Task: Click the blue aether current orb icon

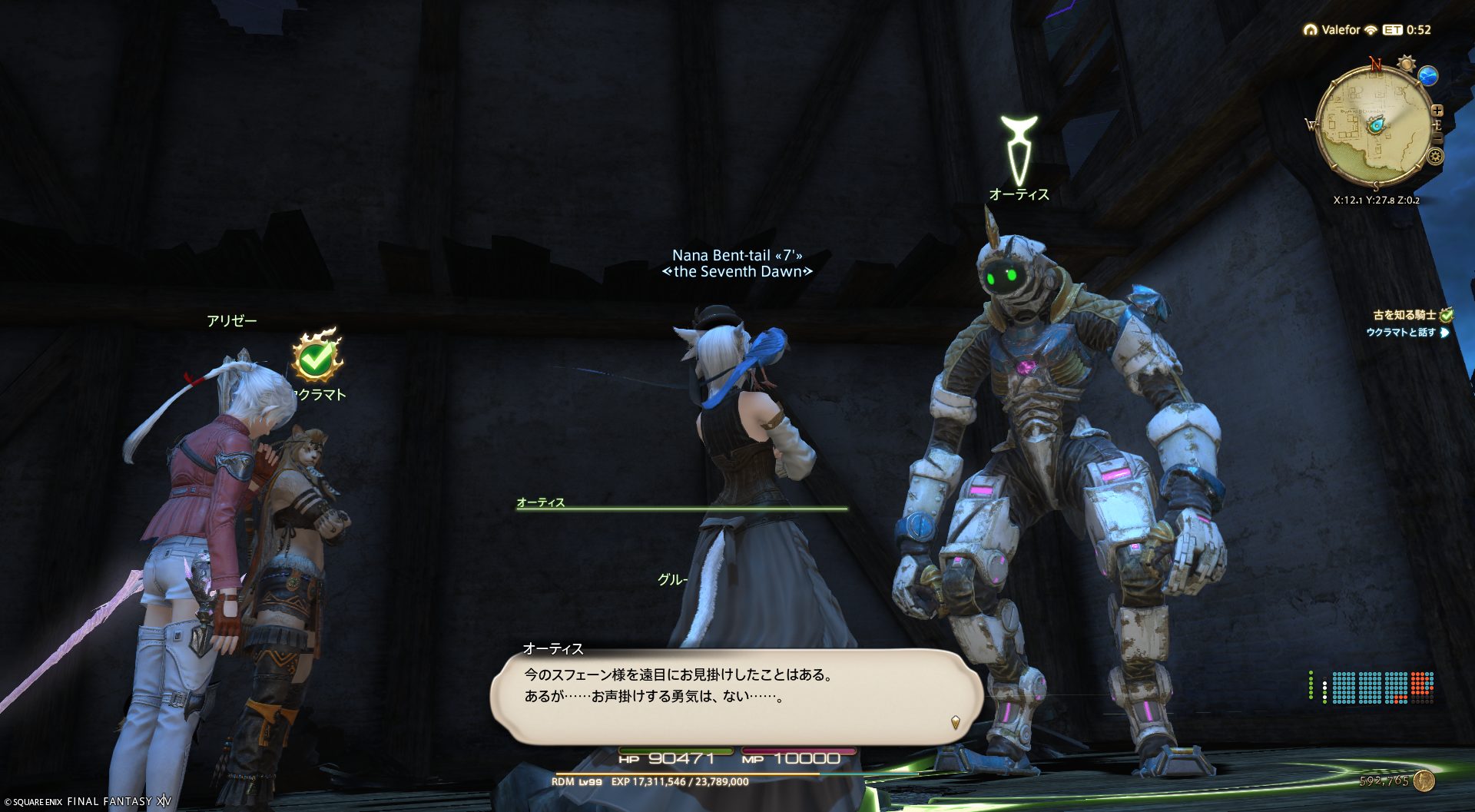Action: point(1428,75)
